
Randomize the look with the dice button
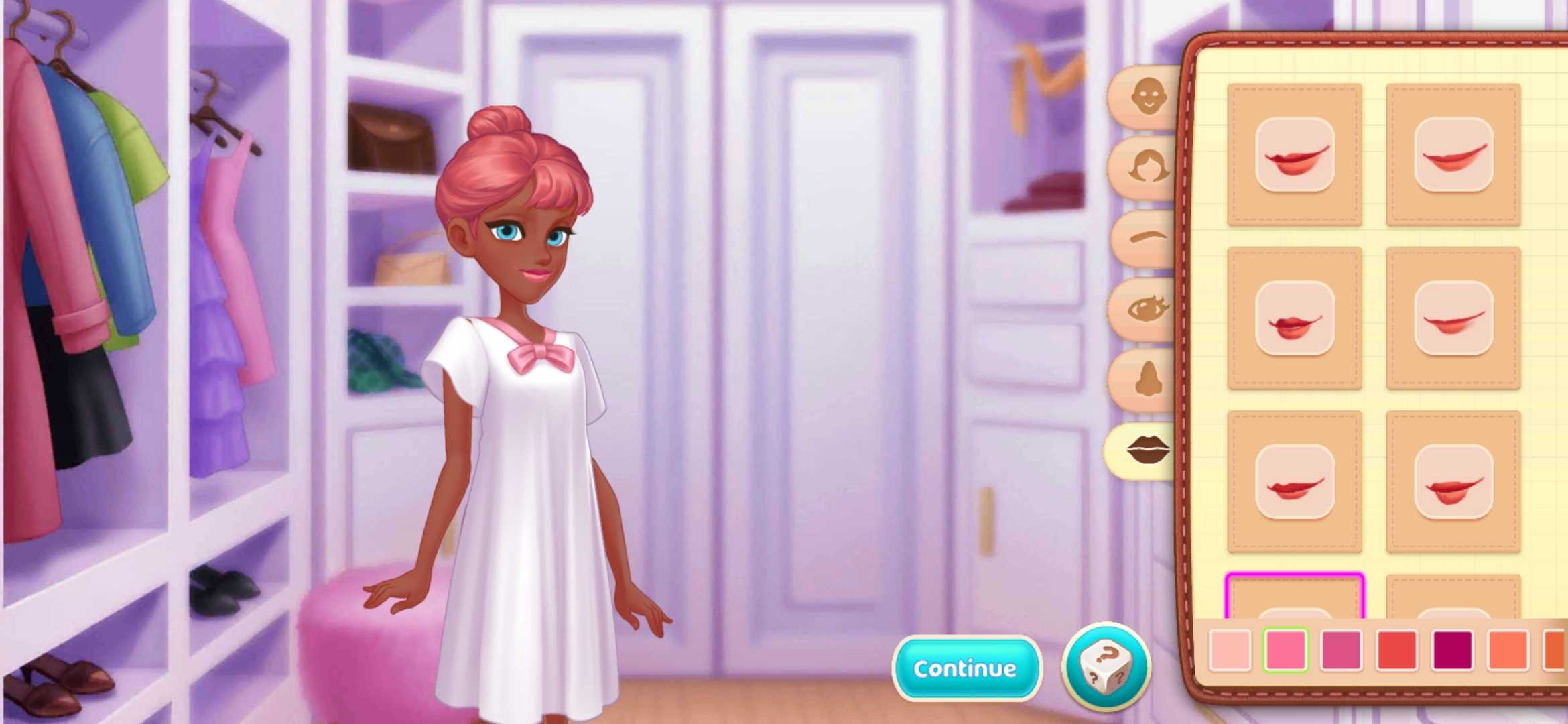tap(1106, 667)
